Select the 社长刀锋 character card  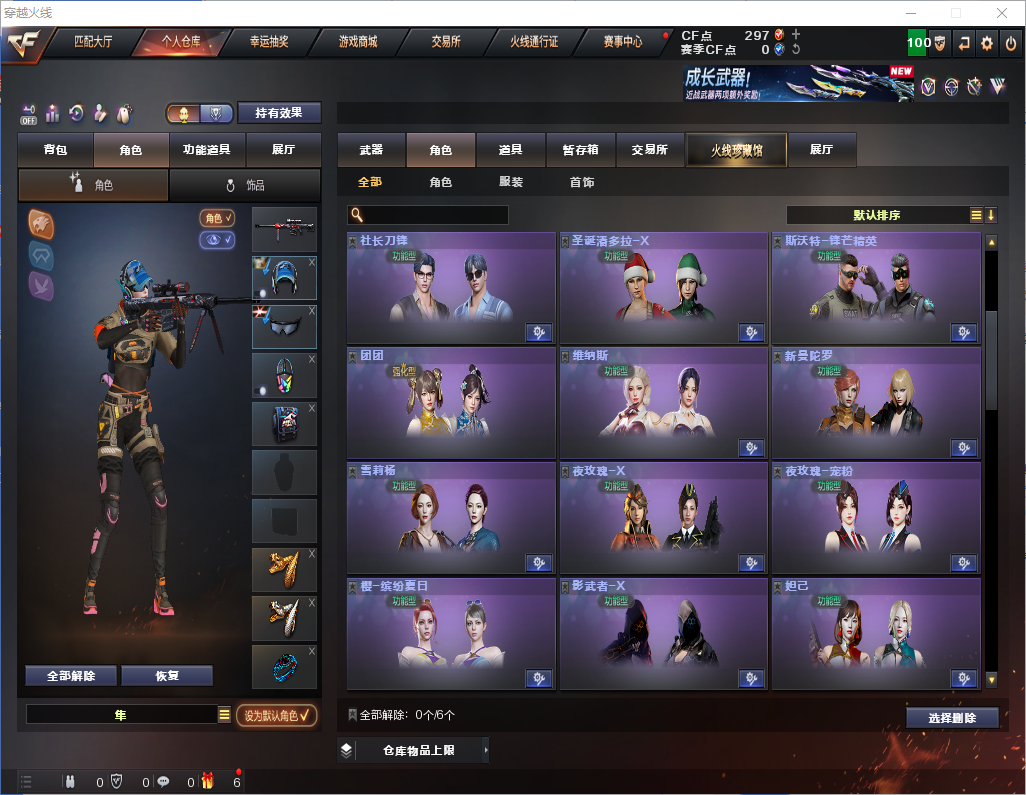(x=451, y=289)
